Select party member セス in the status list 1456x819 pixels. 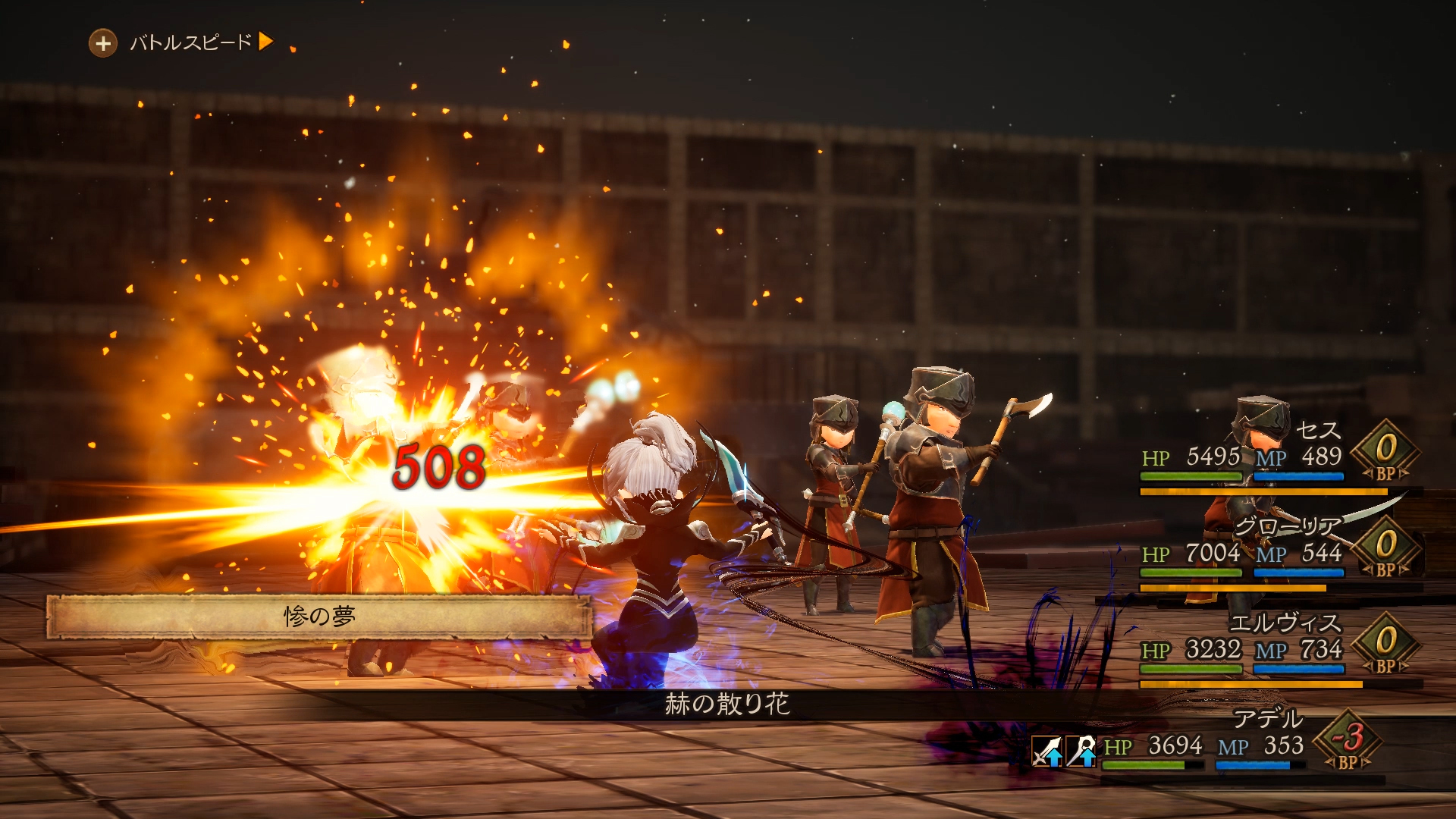click(x=1318, y=431)
